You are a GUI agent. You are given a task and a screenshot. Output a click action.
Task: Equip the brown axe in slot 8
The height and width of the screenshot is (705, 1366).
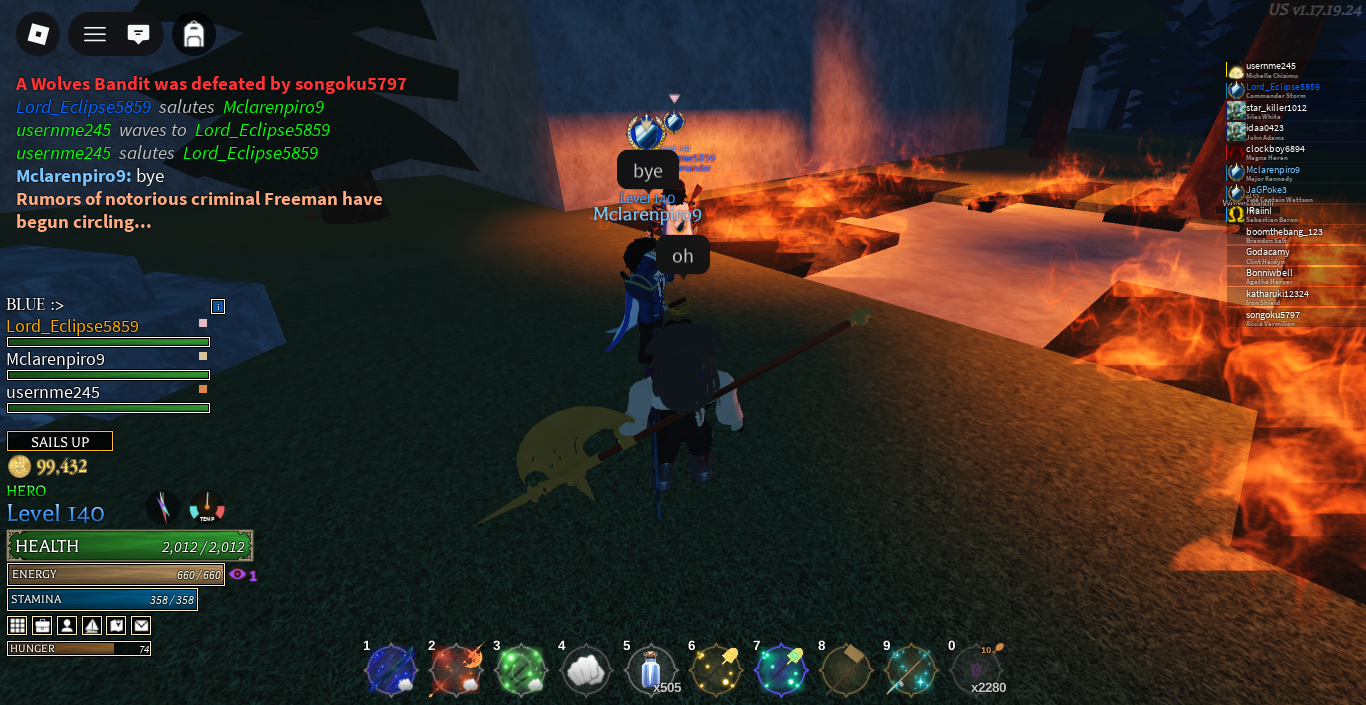846,670
